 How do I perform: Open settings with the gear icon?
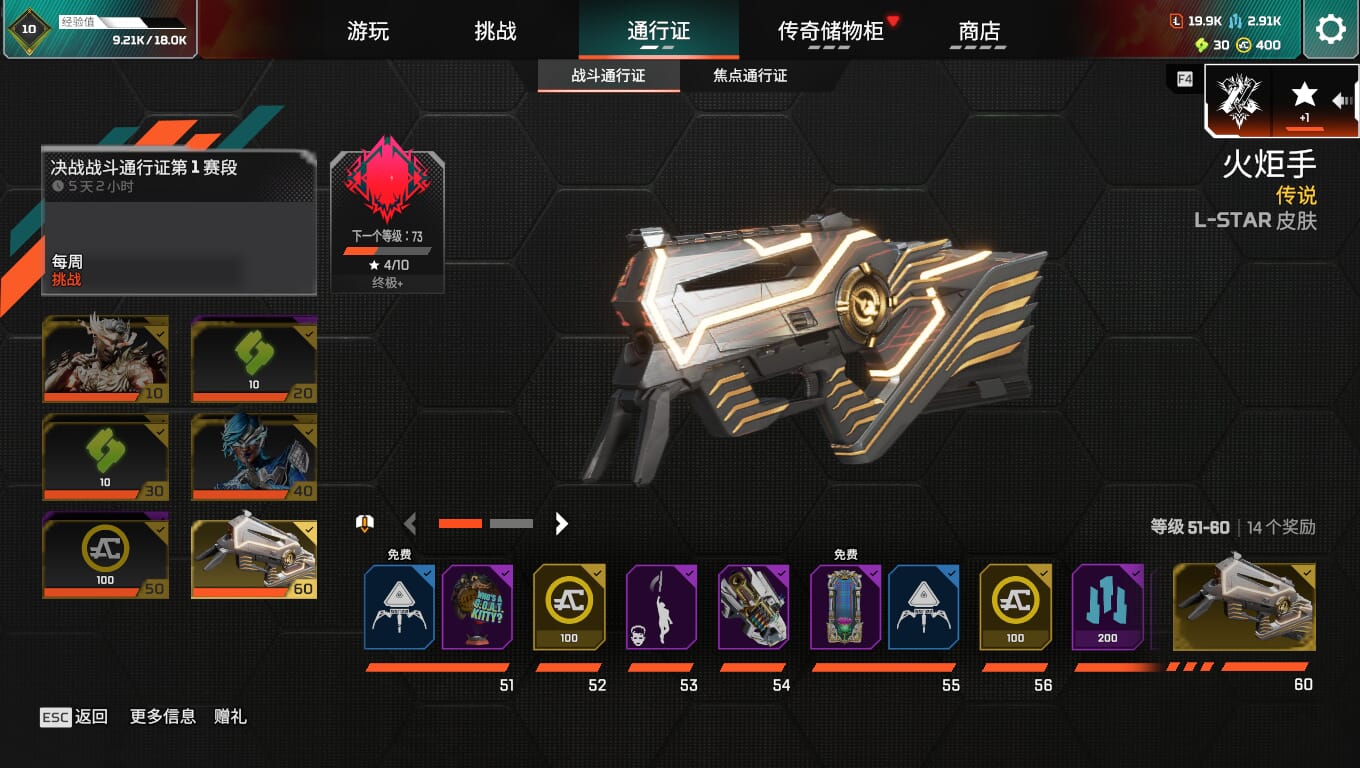tap(1330, 29)
